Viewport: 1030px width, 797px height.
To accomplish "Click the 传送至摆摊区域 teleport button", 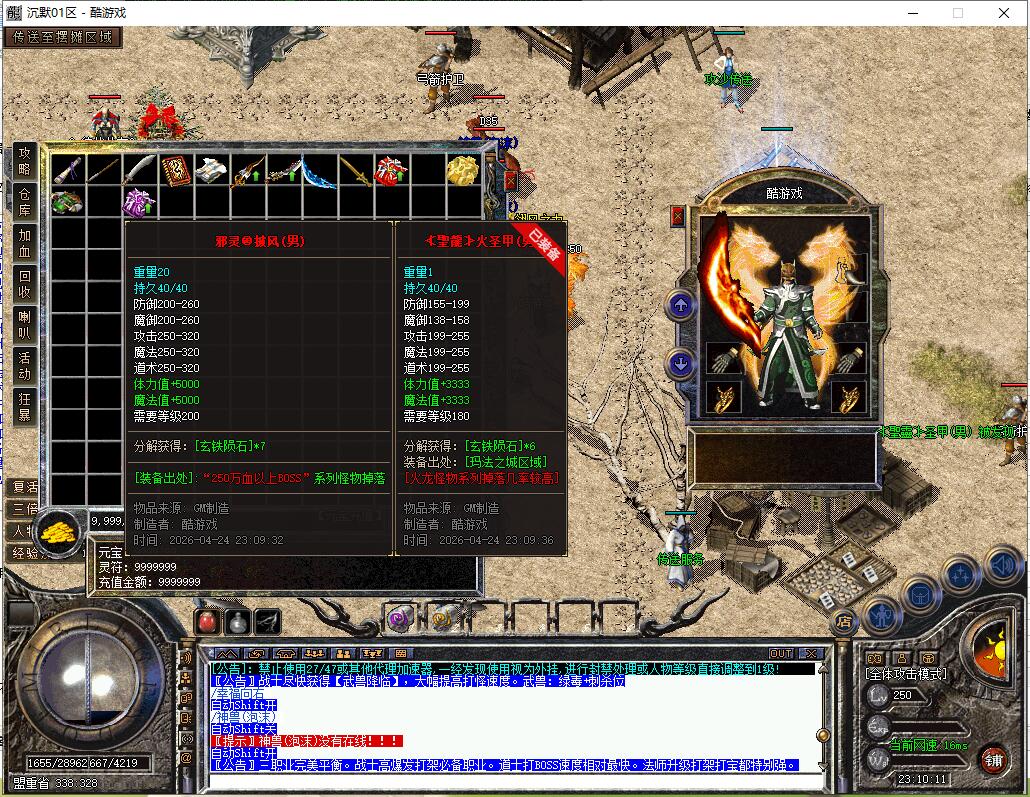I will [x=62, y=38].
